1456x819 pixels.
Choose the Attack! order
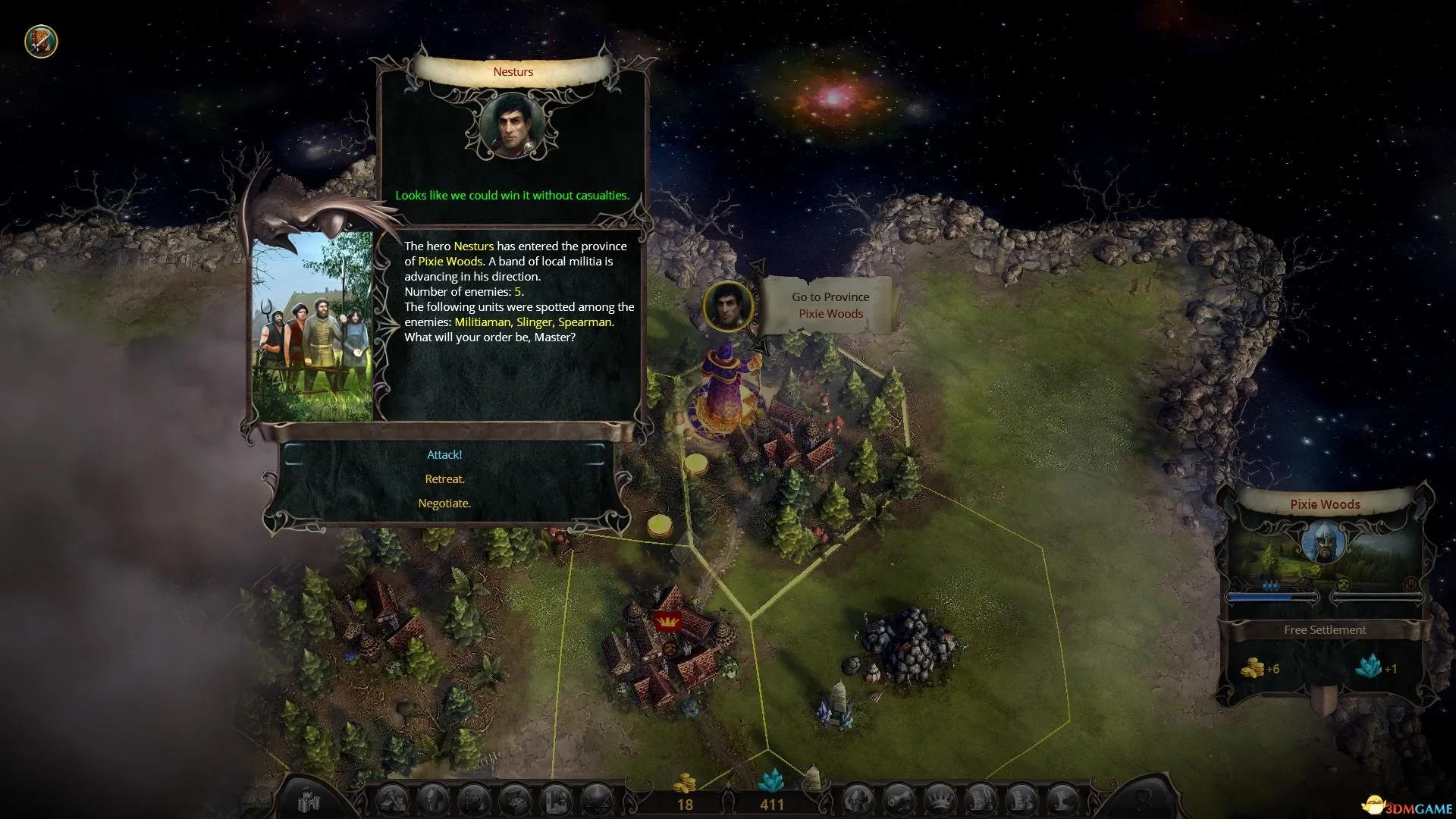pos(444,455)
